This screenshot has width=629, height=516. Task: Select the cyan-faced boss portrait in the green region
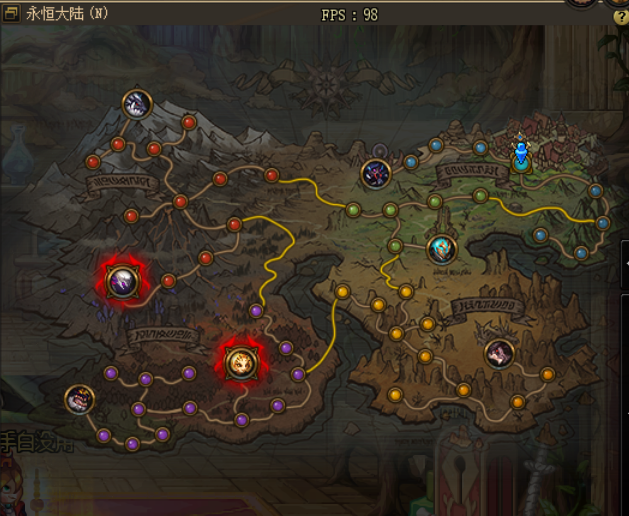coord(442,249)
